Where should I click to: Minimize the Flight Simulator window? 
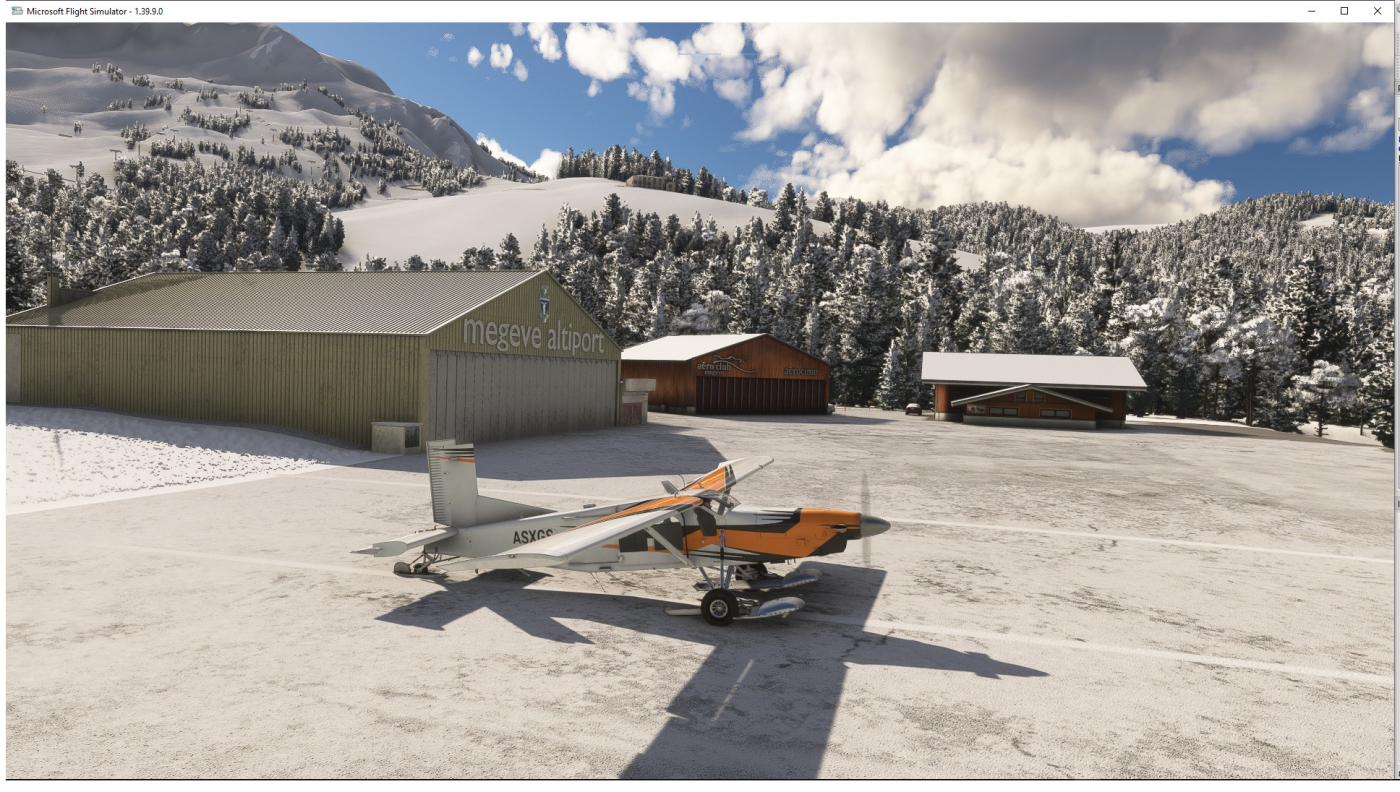1312,10
